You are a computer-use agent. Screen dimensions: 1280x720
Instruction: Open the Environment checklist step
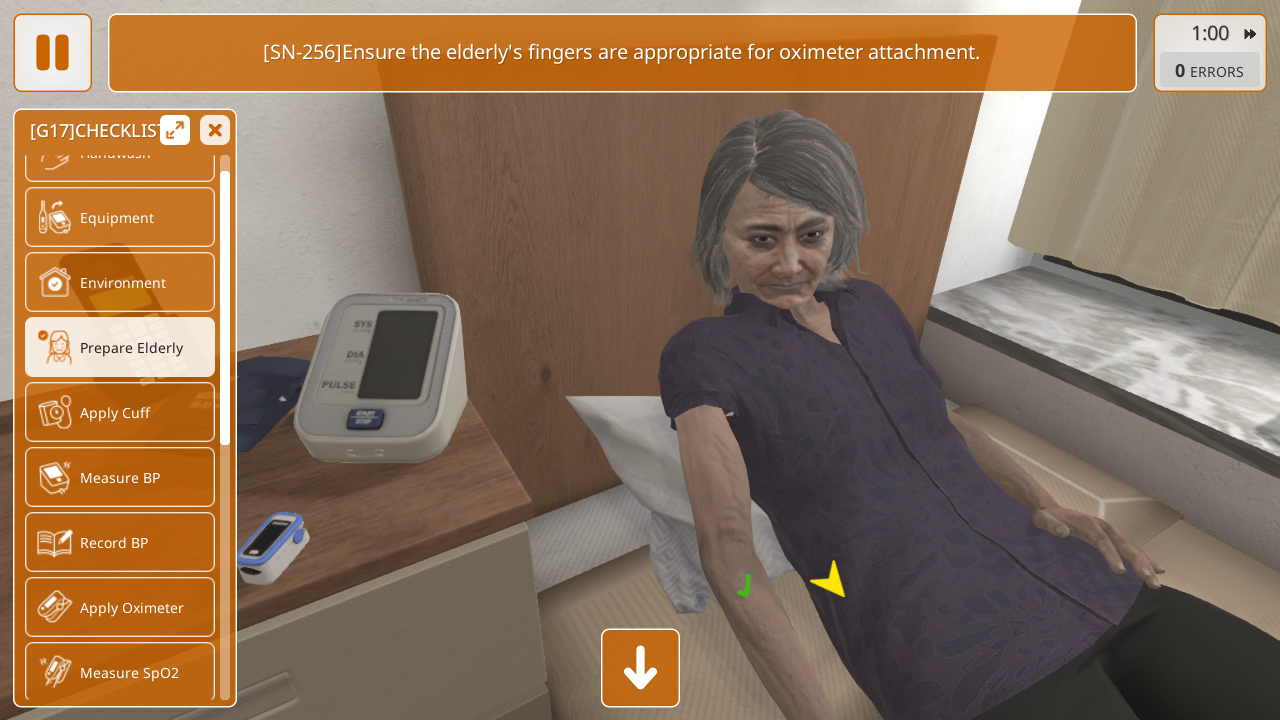[120, 282]
